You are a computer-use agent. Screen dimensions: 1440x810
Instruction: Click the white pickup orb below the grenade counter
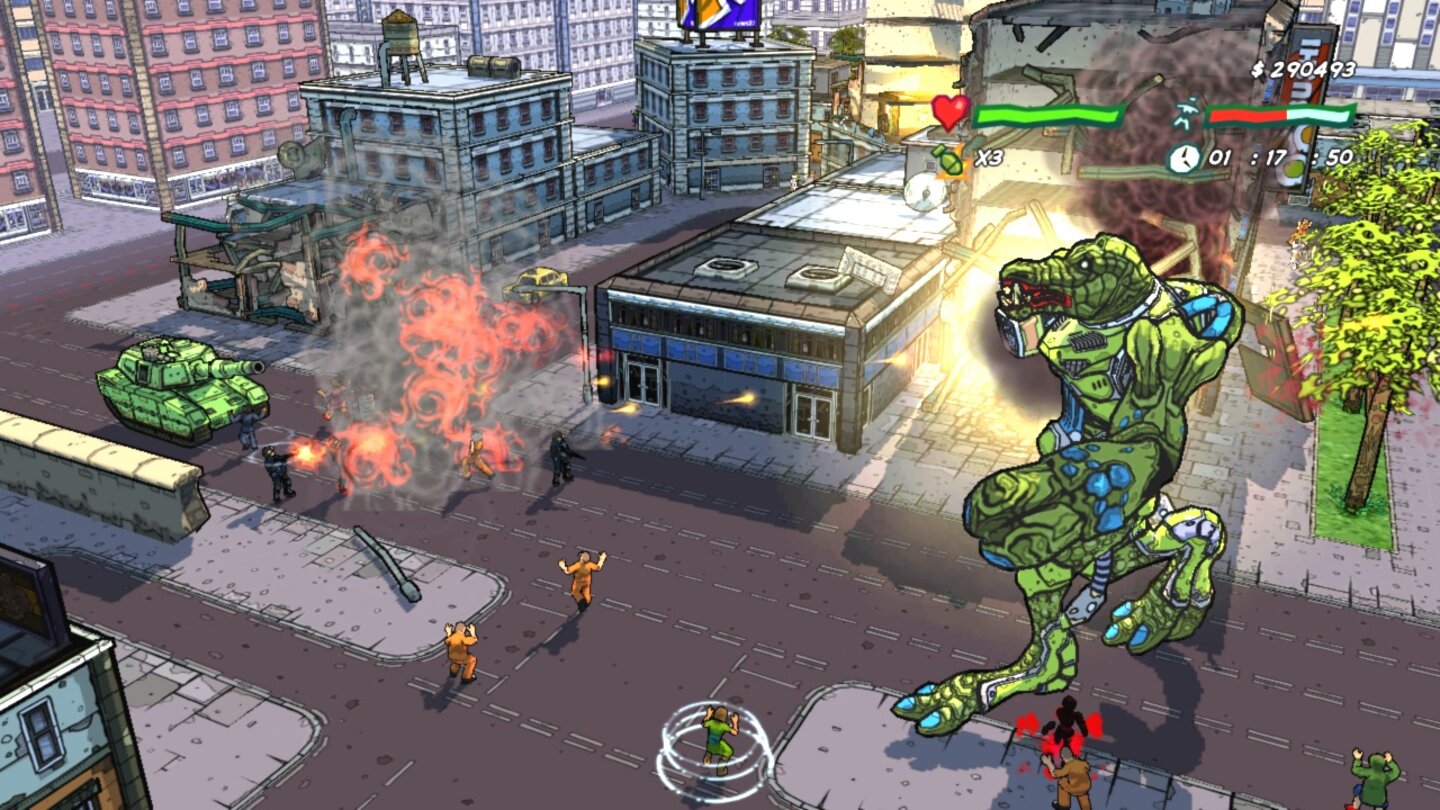click(x=924, y=192)
